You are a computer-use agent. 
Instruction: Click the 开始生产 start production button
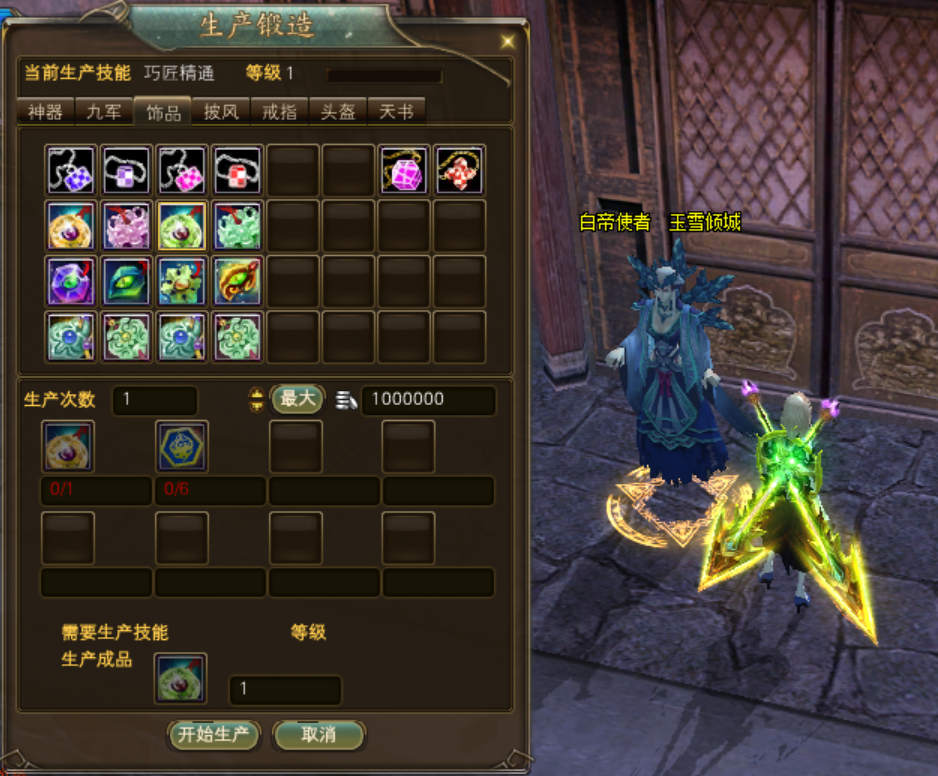(214, 735)
